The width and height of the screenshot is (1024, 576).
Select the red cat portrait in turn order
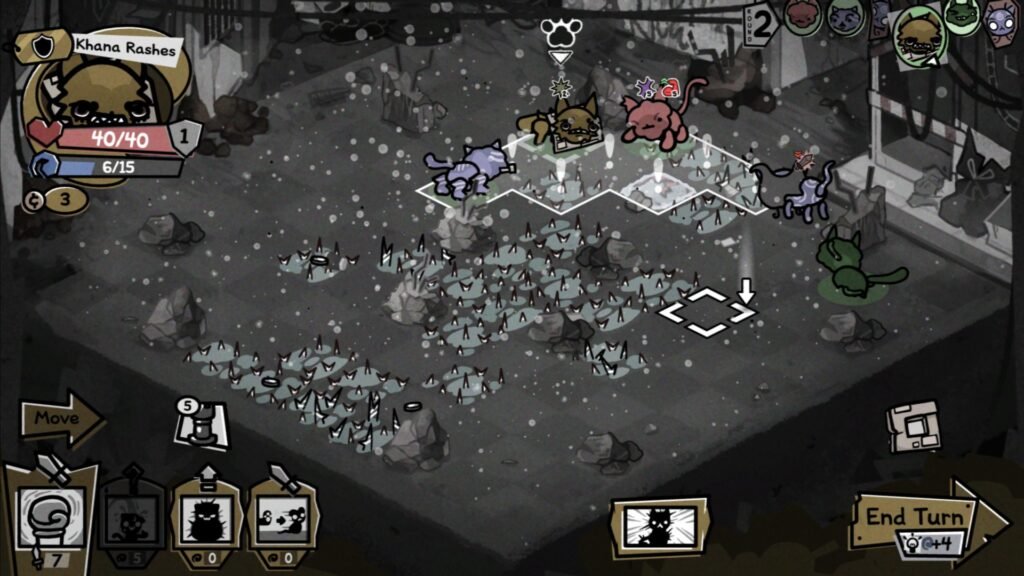[803, 16]
